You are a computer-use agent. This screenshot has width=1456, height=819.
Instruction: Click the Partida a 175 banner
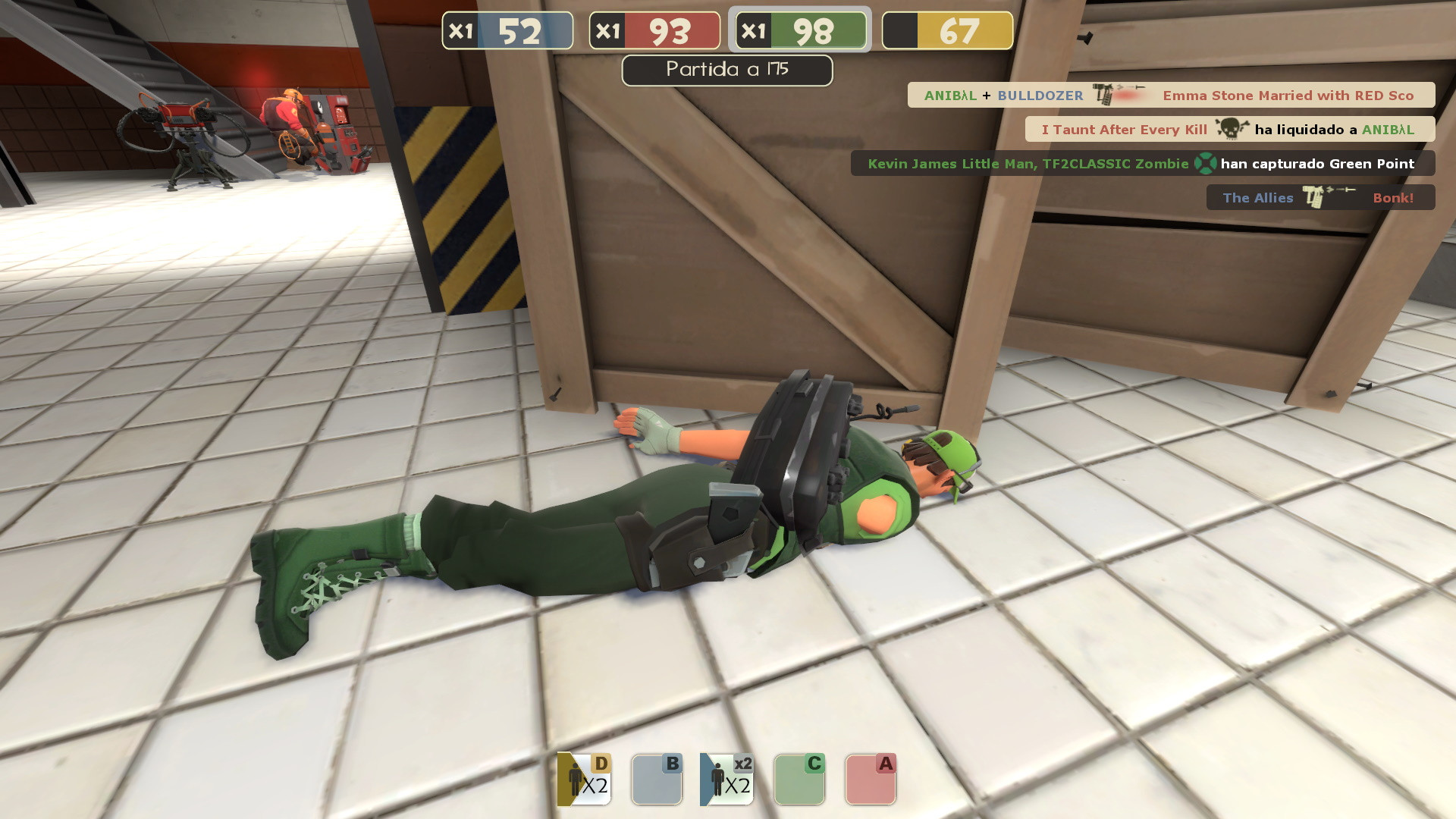(x=726, y=70)
